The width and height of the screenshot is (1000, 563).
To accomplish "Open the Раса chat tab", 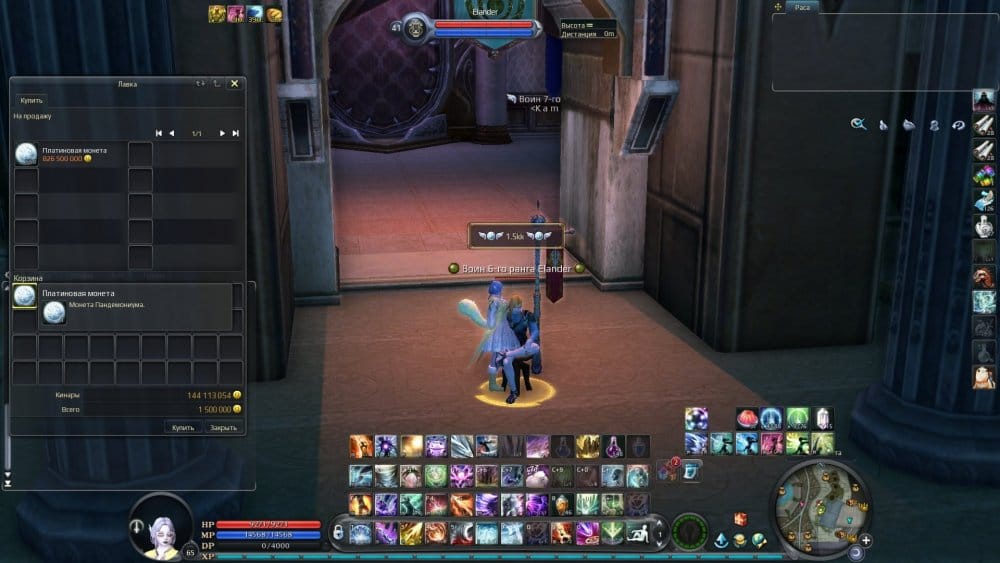I will 802,7.
